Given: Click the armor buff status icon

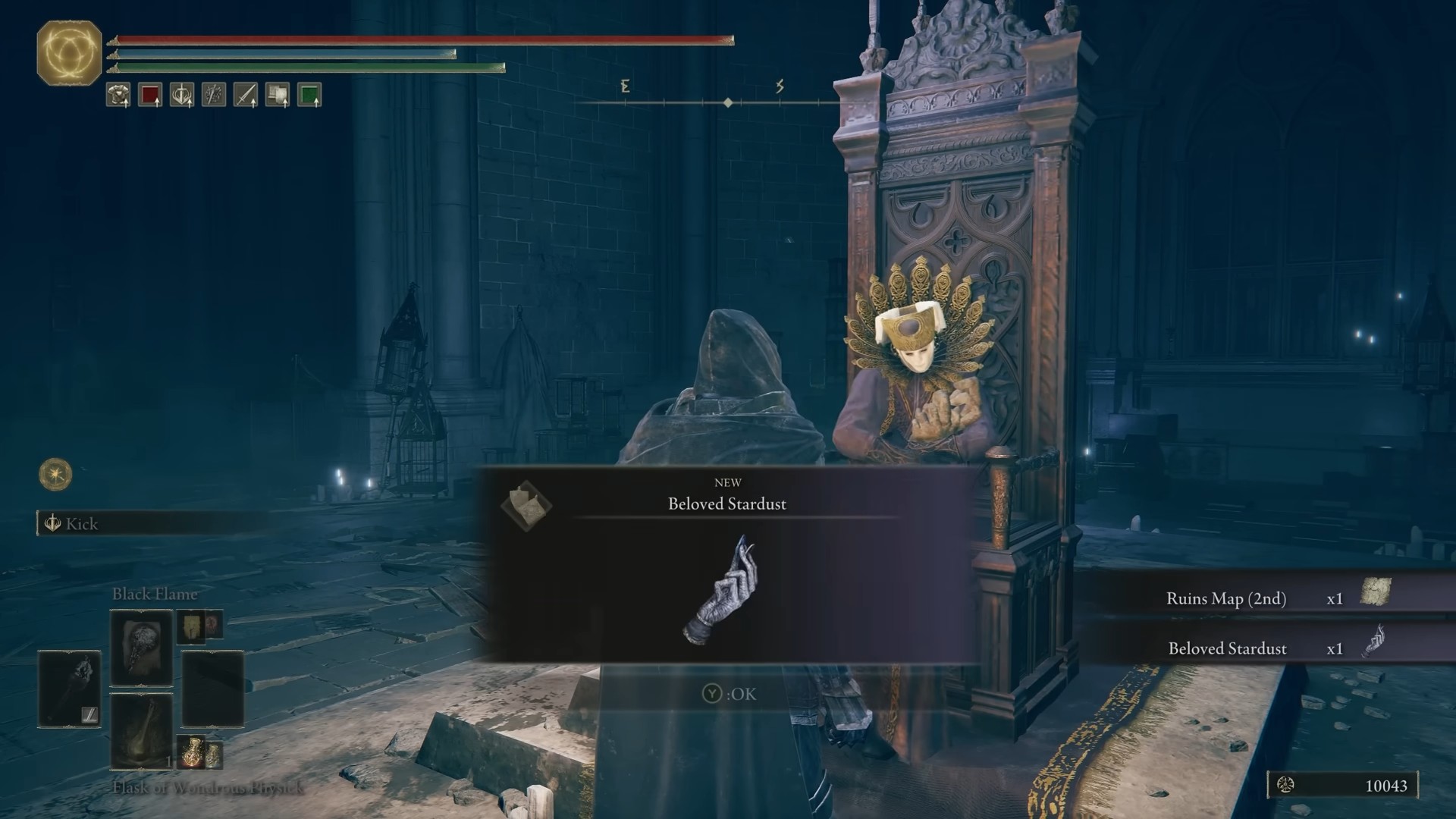Looking at the screenshot, I should click(118, 95).
